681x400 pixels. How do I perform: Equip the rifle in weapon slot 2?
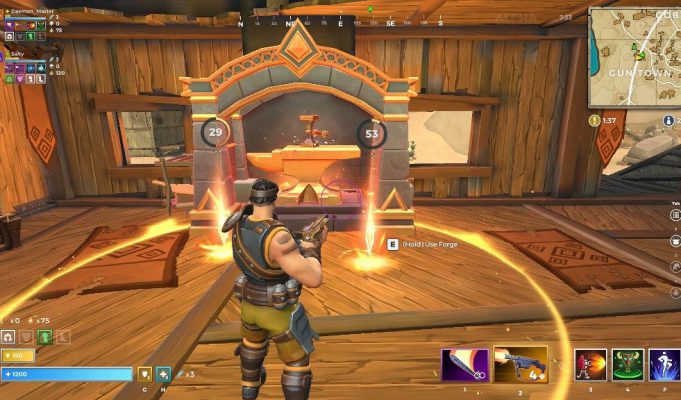click(521, 363)
